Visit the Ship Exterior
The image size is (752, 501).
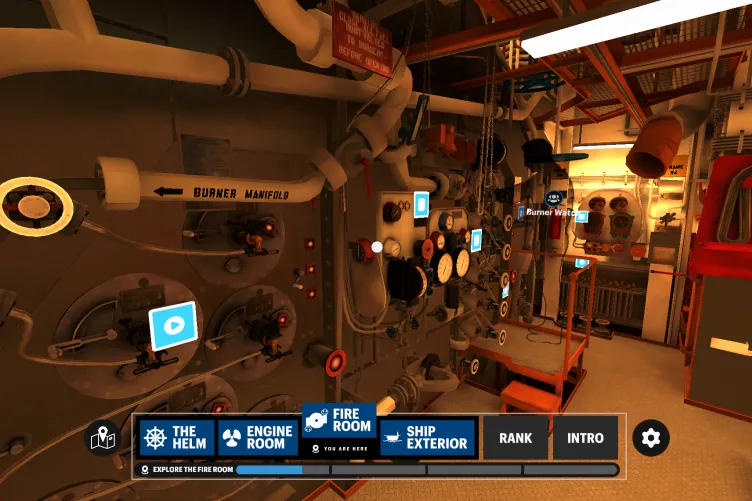click(x=426, y=438)
